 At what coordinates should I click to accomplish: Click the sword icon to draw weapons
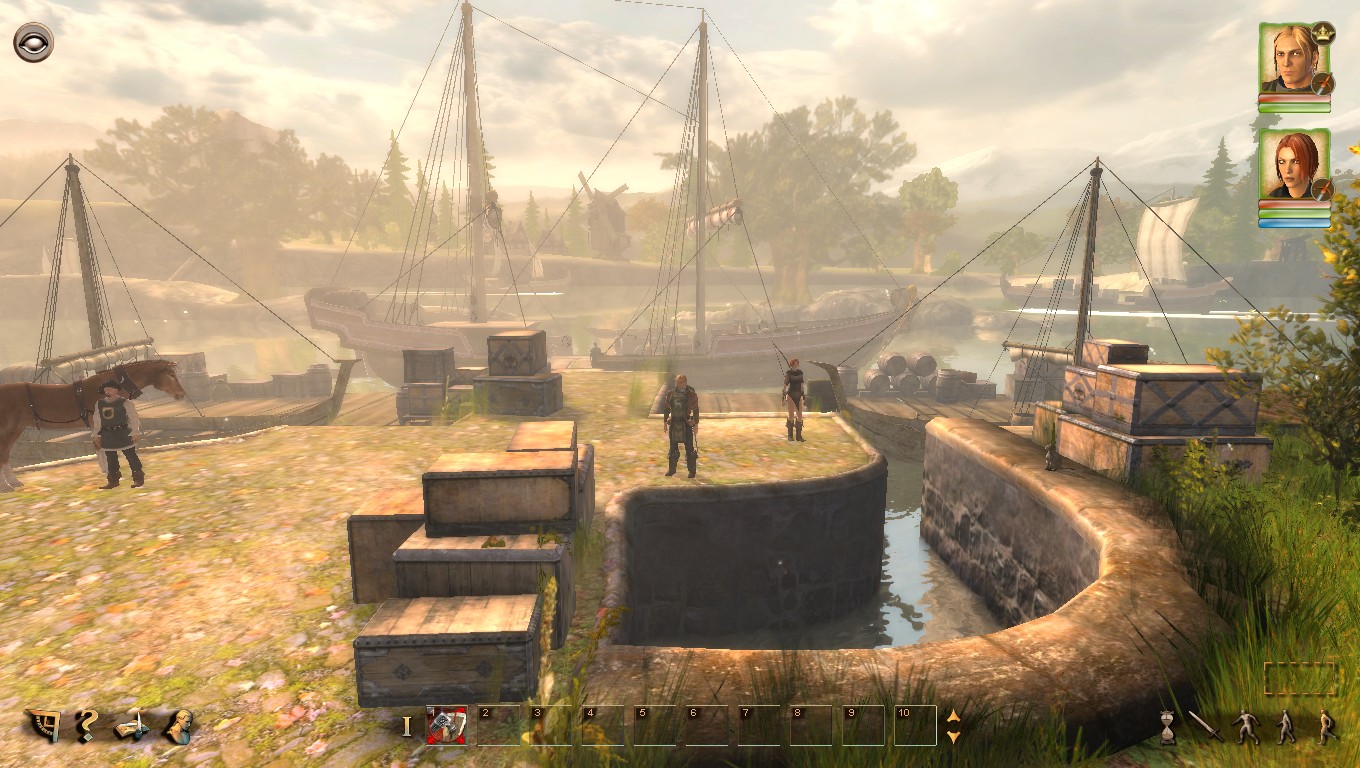(x=1207, y=727)
